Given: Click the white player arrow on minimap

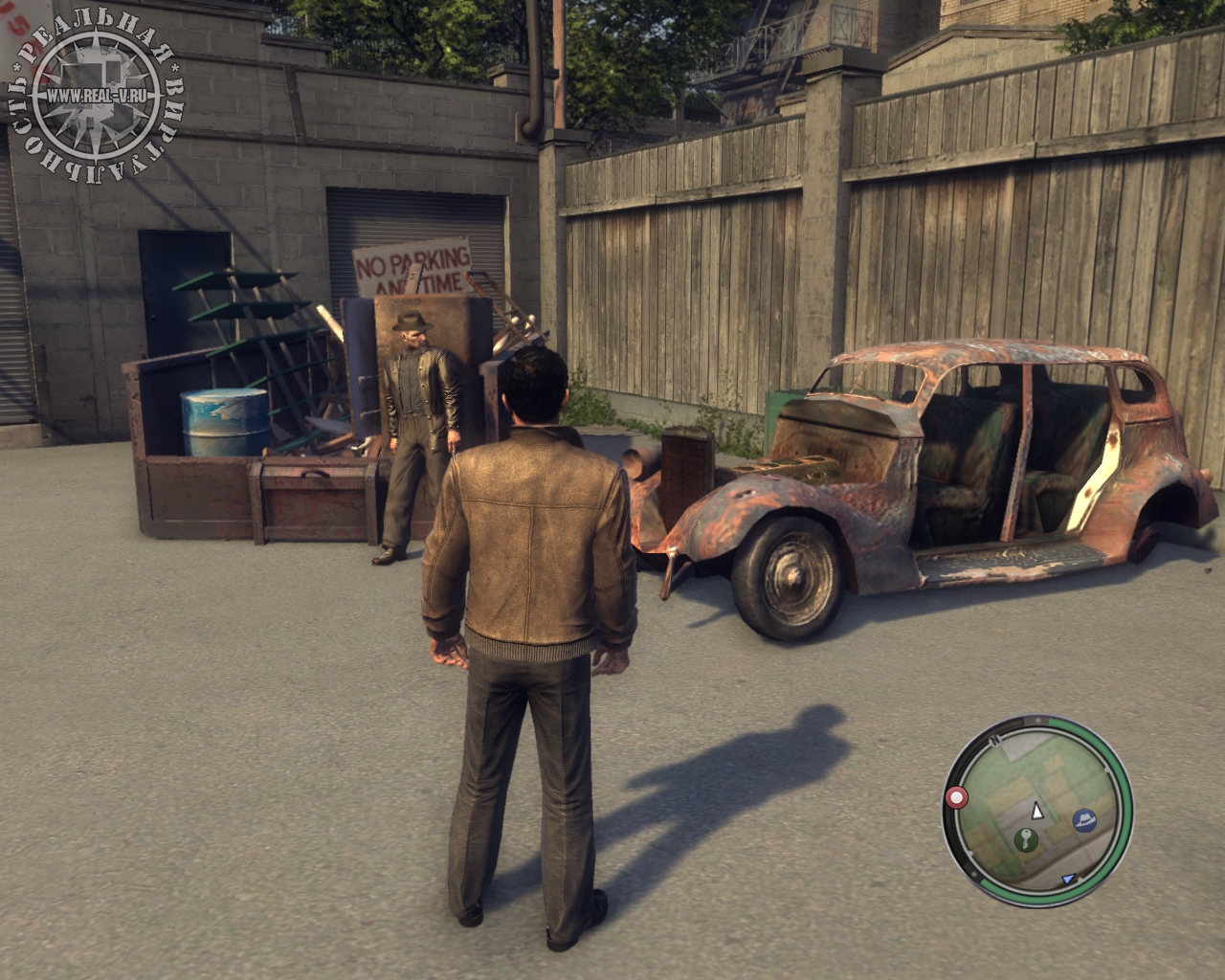Looking at the screenshot, I should coord(1036,812).
